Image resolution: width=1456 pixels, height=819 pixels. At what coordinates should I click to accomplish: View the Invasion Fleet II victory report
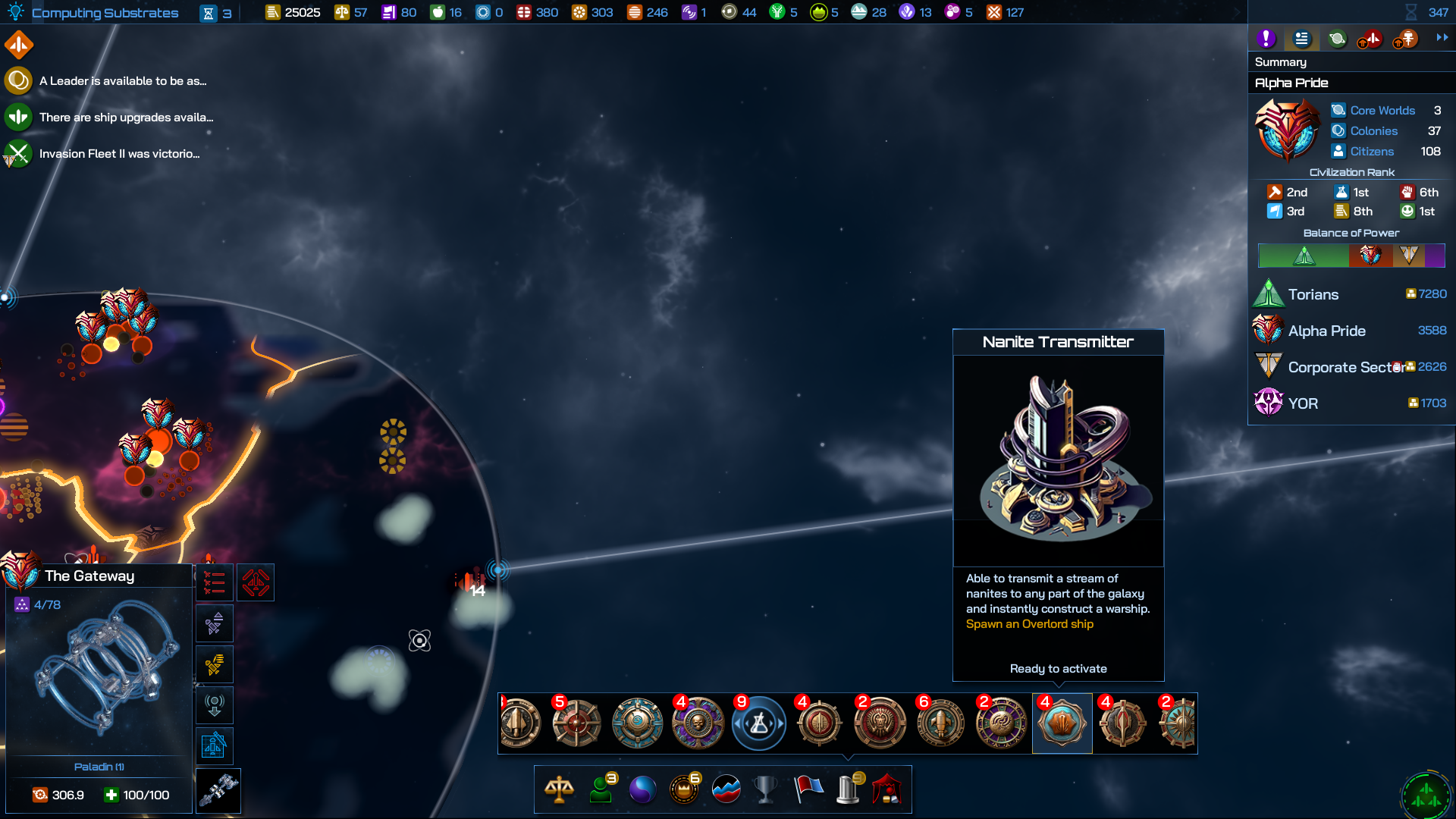tap(119, 154)
